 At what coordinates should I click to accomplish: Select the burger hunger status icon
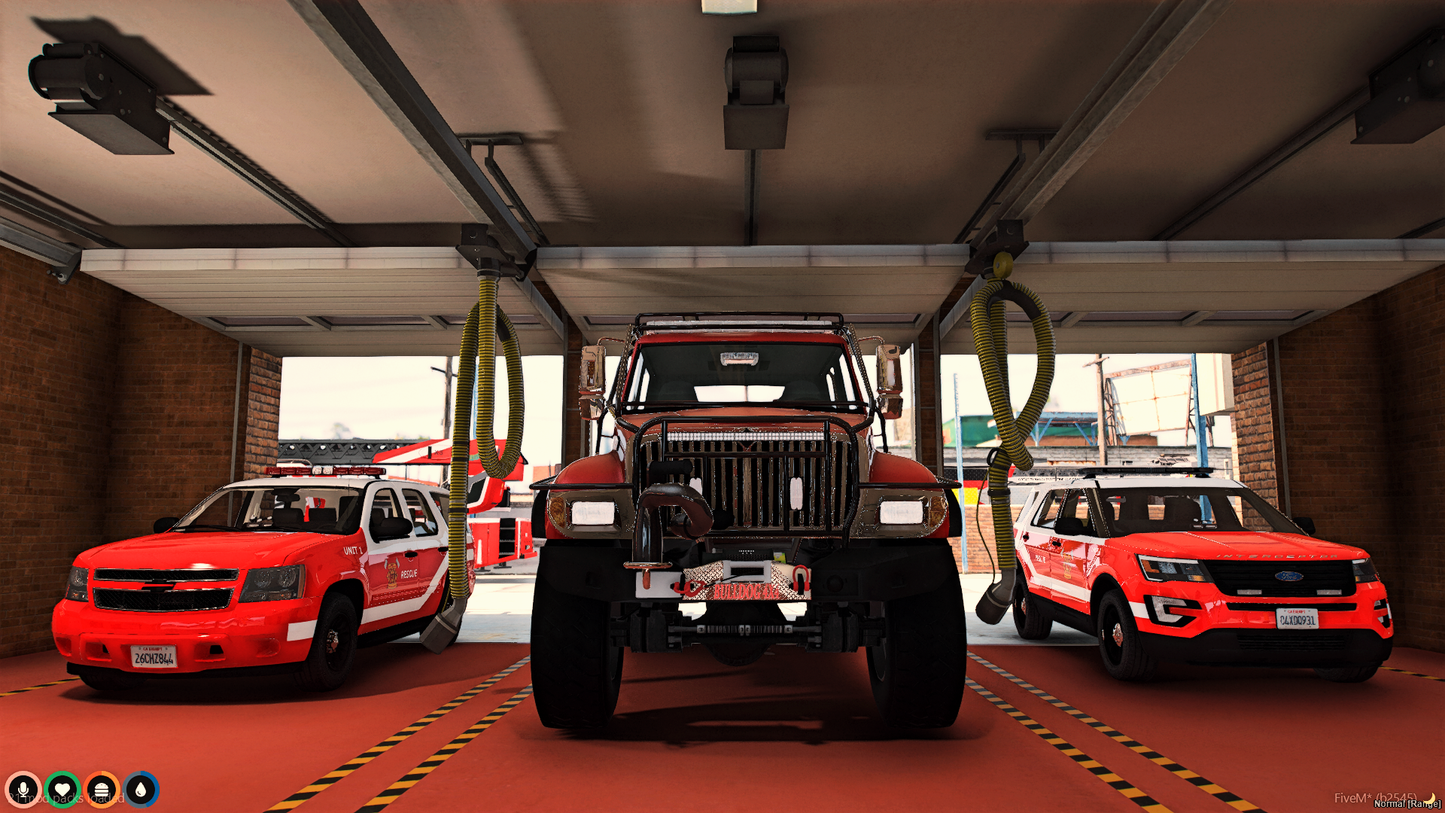102,787
